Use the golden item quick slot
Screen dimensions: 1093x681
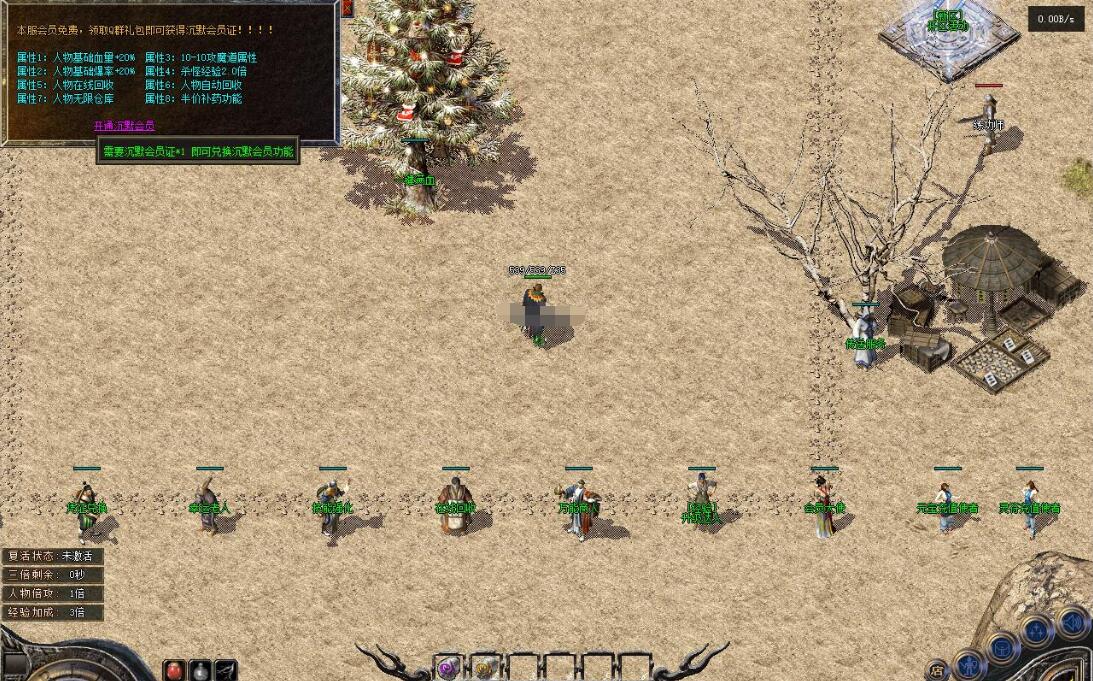[484, 668]
